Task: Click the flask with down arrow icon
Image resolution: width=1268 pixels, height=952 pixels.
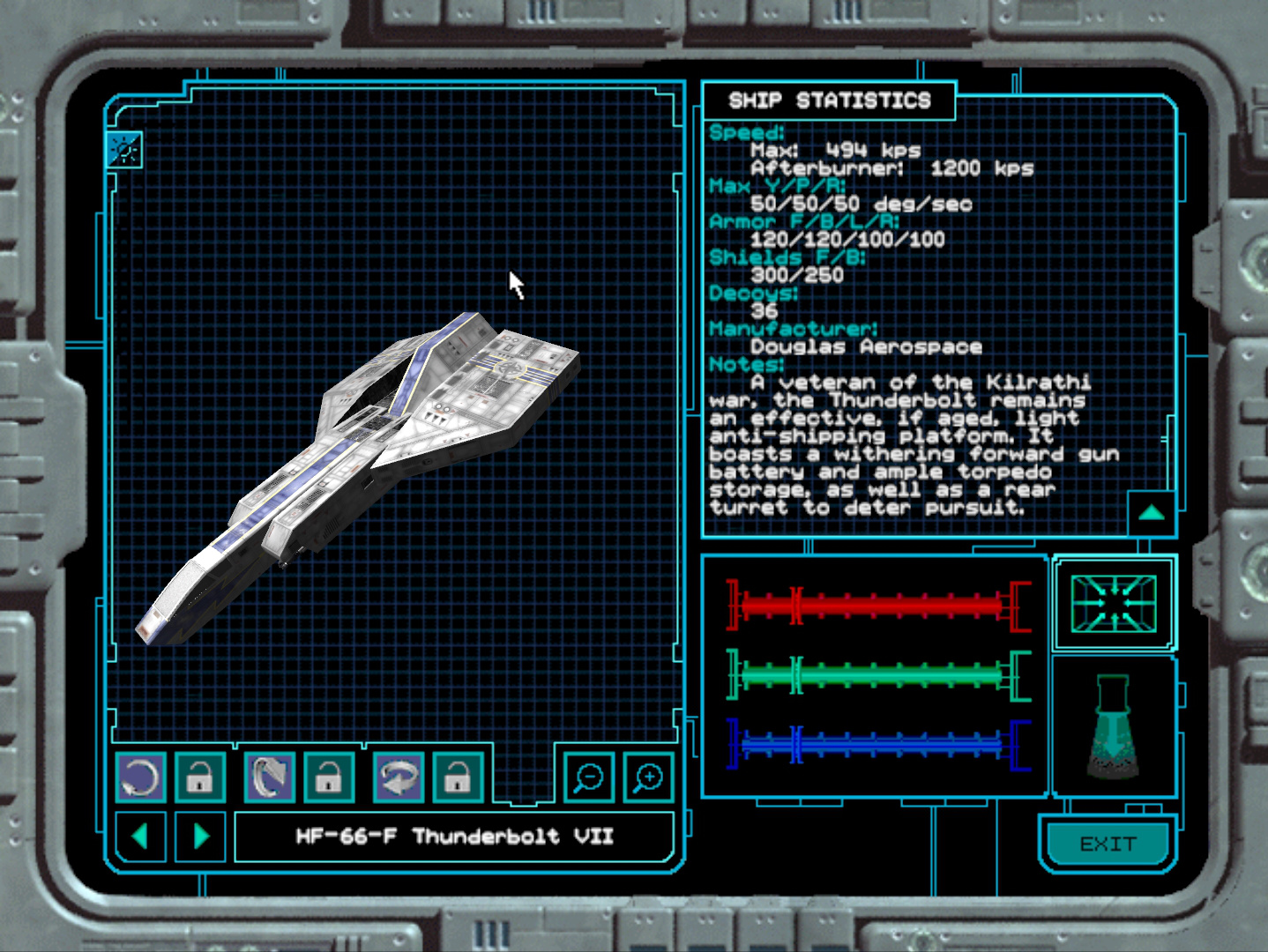Action: click(1113, 727)
